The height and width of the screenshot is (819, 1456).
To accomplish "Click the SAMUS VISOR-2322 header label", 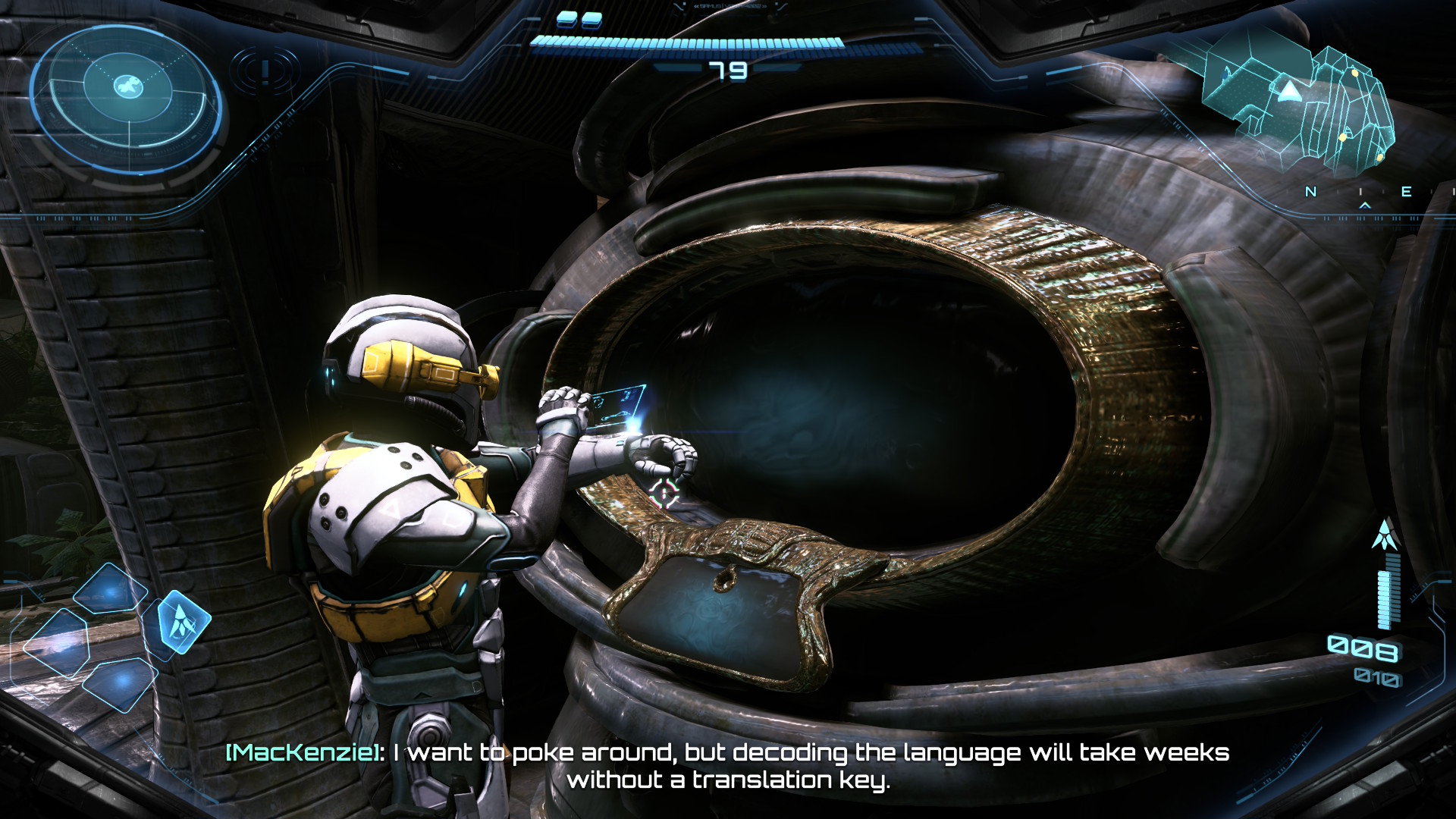I will pyautogui.click(x=730, y=7).
